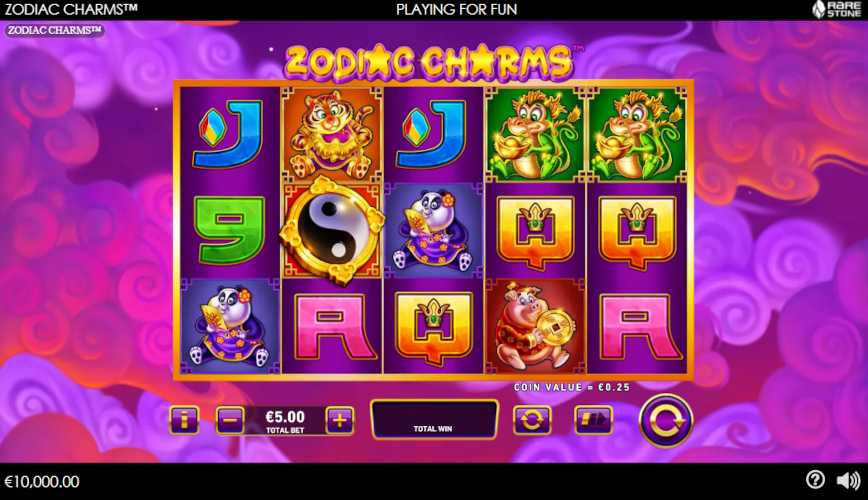Increase total bet with the plus button

point(340,420)
